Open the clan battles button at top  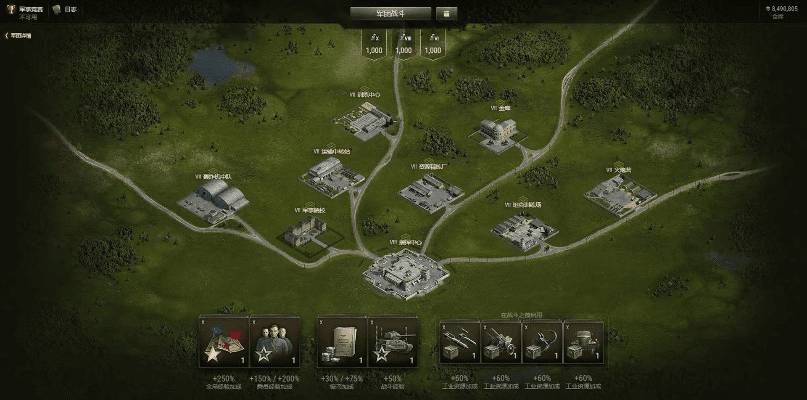click(x=390, y=13)
